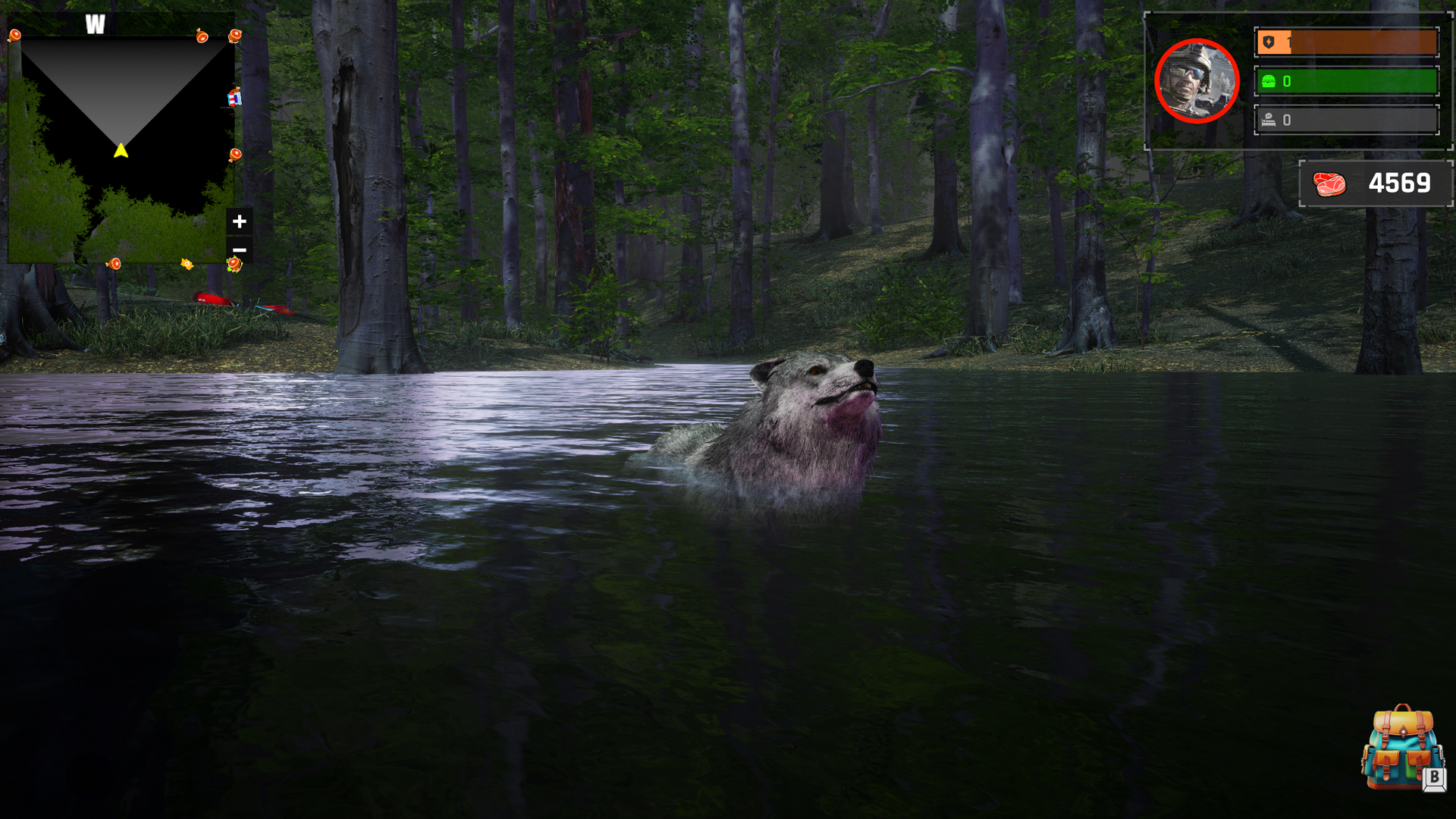
Task: Click the yellow player arrow on the minimap
Action: pos(121,150)
